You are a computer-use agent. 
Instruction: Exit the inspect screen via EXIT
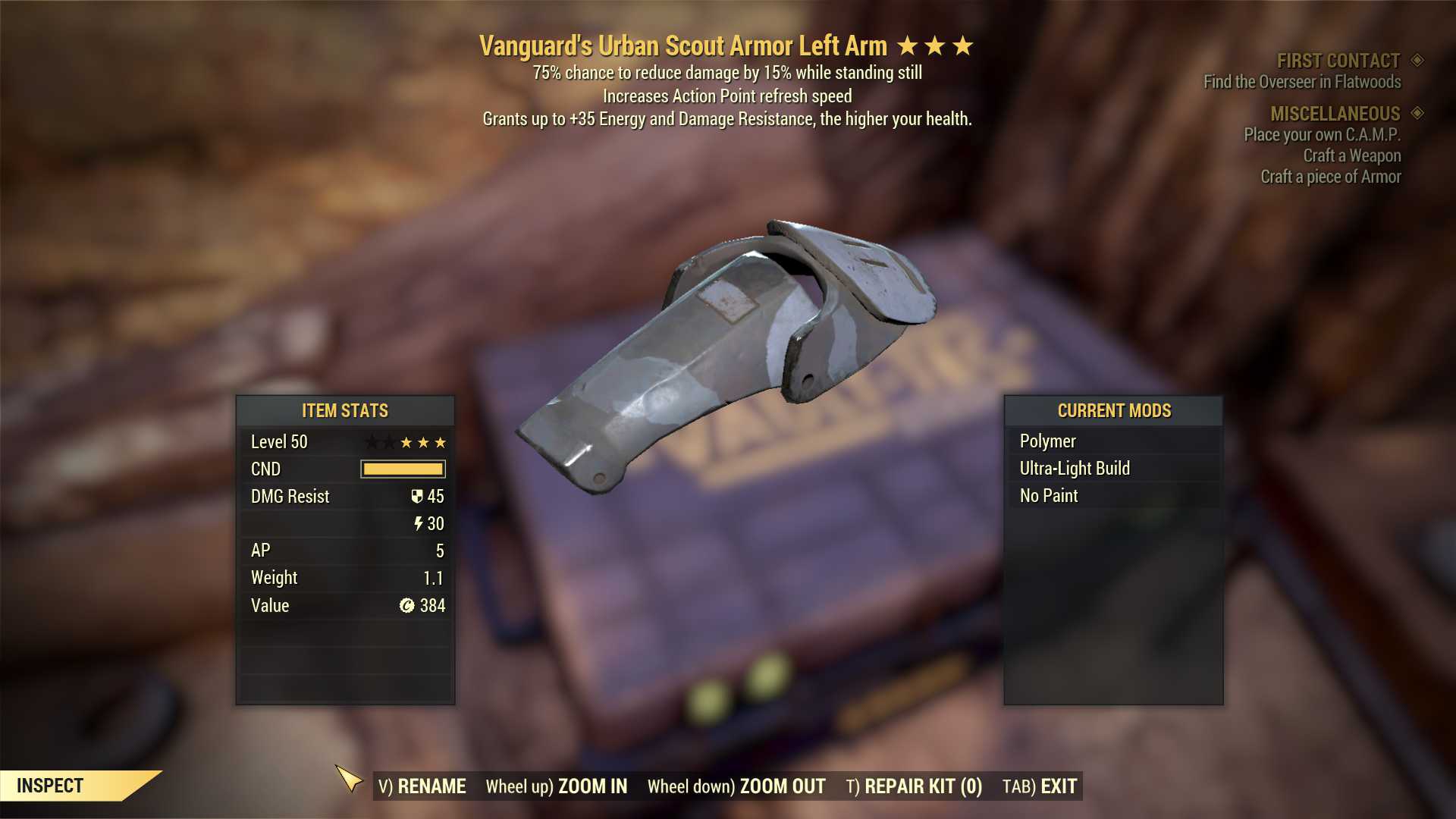point(1040,786)
